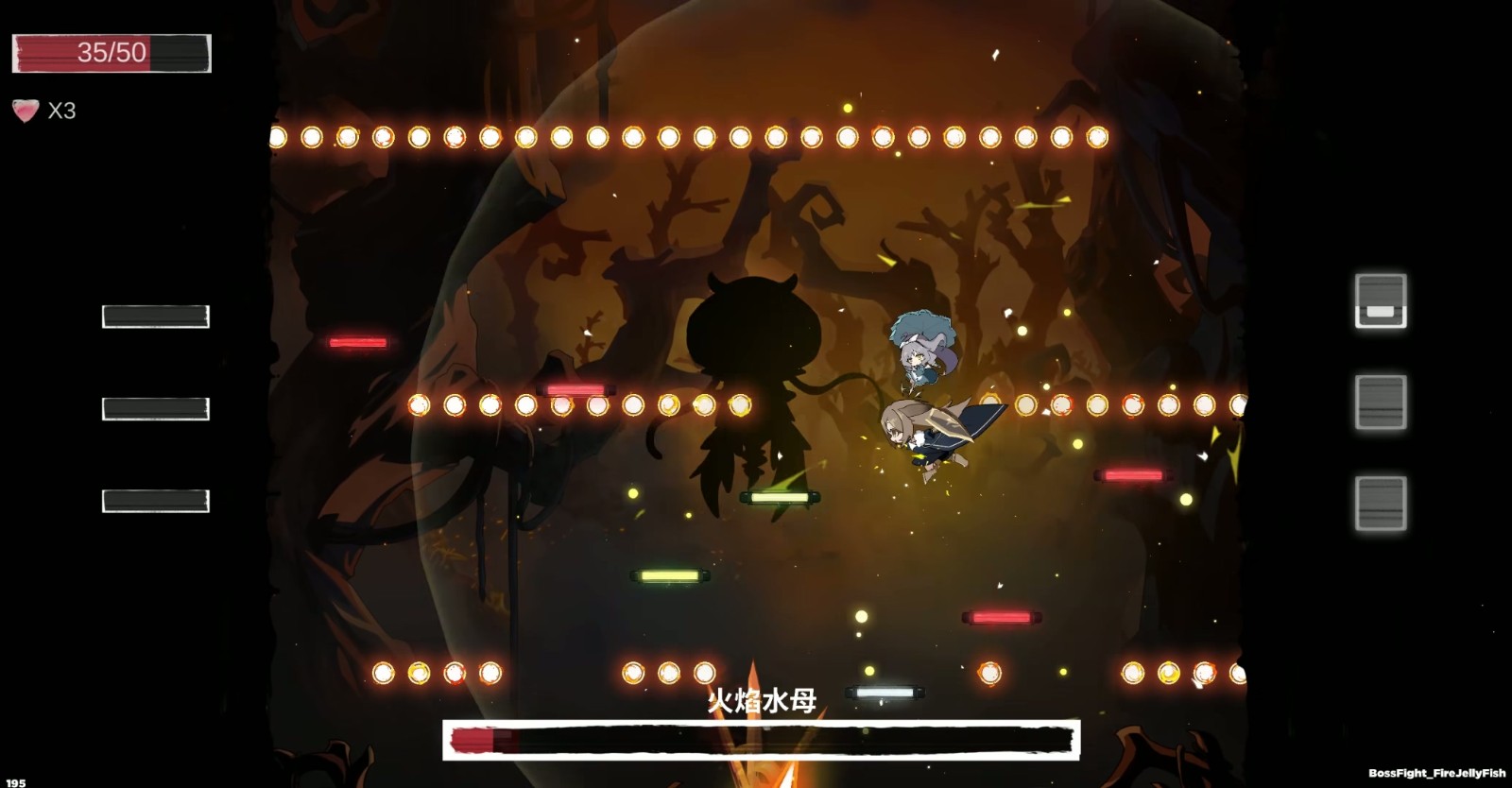Expand the red platform near left wall
Viewport: 1512px width, 788px height.
357,340
